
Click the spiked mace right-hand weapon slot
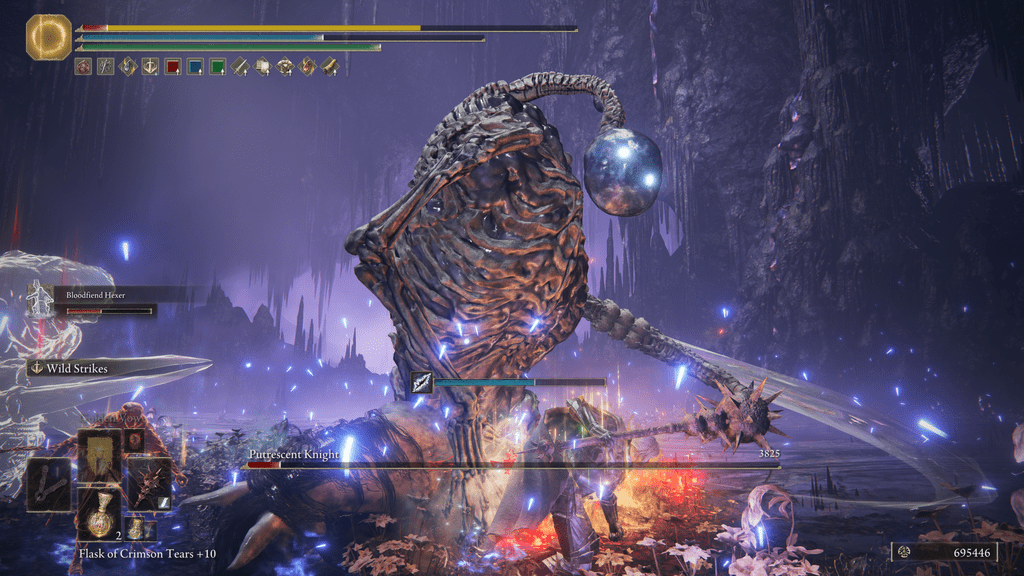148,483
